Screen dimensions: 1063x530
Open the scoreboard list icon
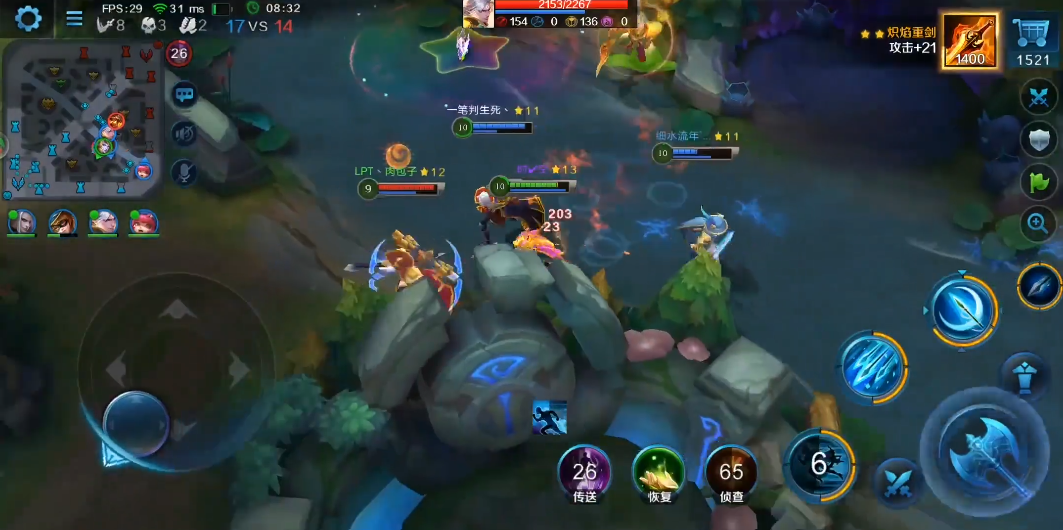tap(74, 18)
